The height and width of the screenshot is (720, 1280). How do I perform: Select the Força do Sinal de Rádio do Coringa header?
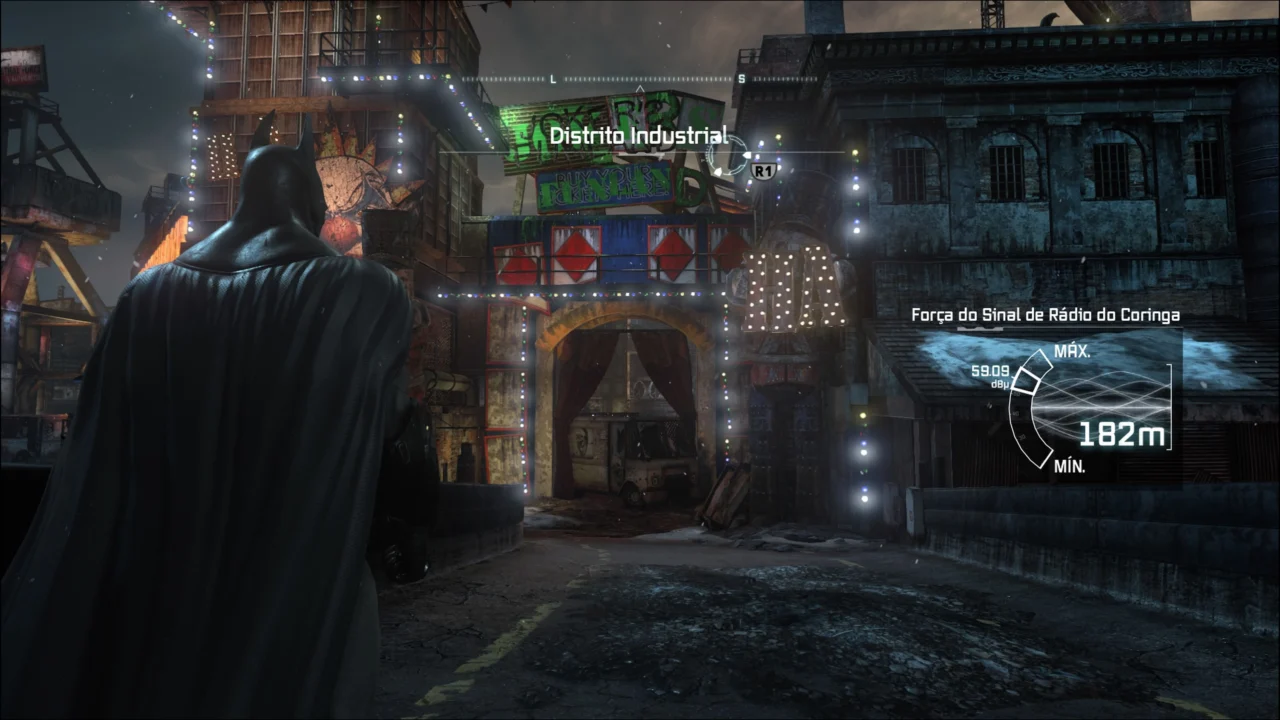point(1045,314)
